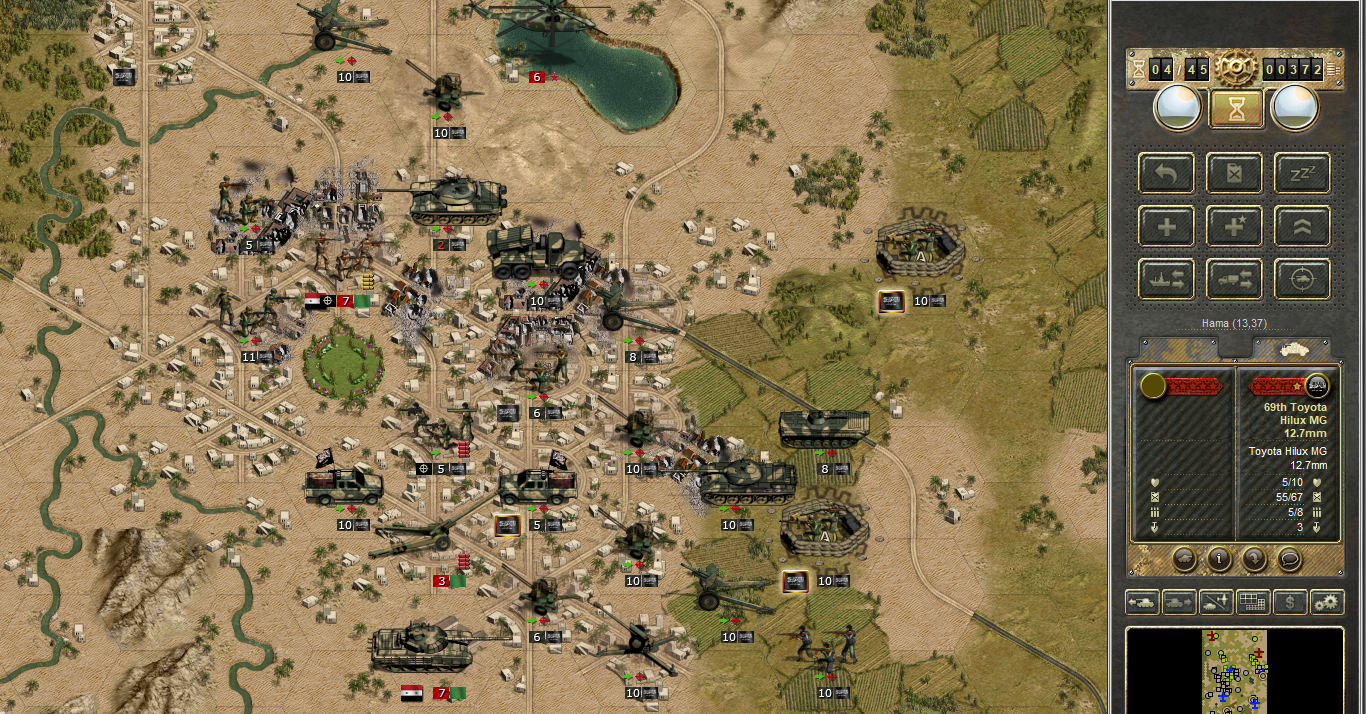Click the round speech bubble button
Image resolution: width=1366 pixels, height=714 pixels.
[1289, 559]
